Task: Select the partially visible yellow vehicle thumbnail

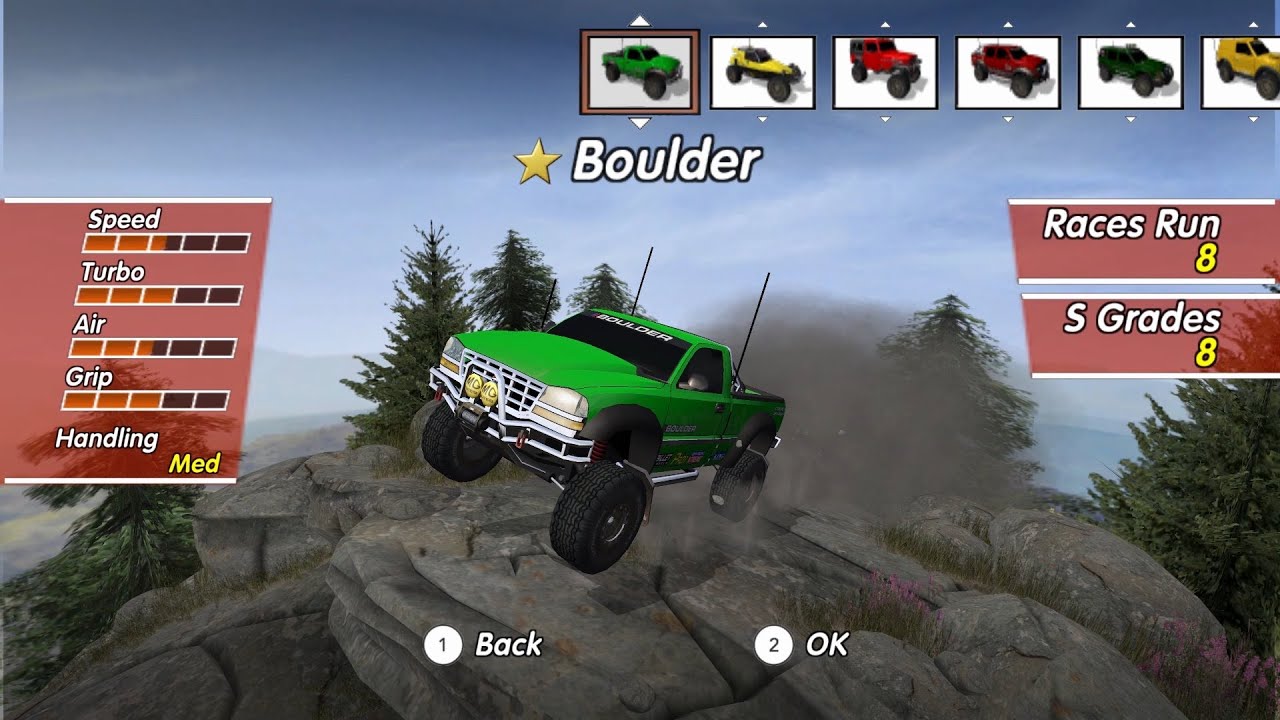Action: pos(1241,72)
